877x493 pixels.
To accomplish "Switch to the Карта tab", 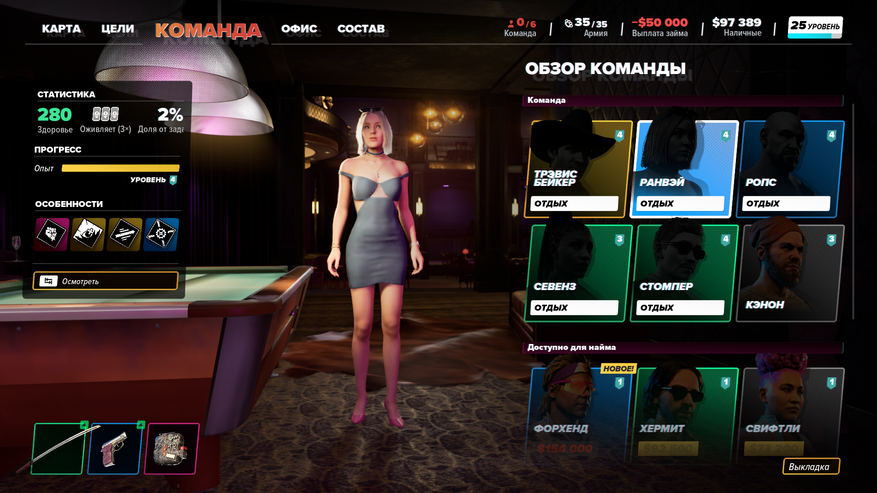I will [61, 29].
